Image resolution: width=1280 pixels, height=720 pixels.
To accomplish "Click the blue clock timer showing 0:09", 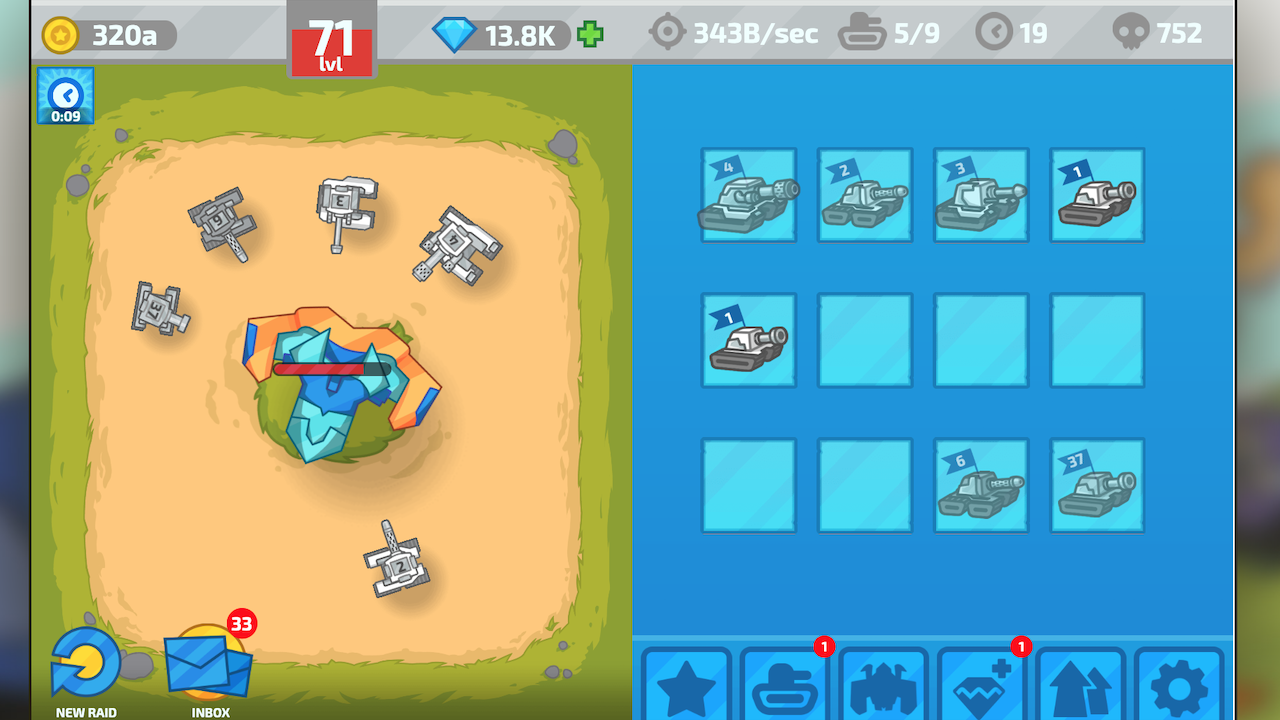I will 64,96.
